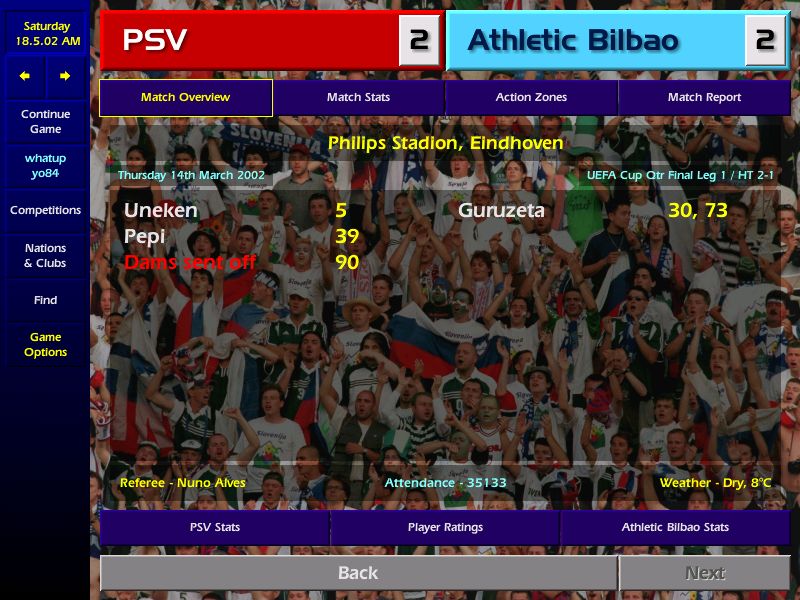Select goalscorer Guruzeta
This screenshot has height=600, width=800.
click(x=502, y=211)
